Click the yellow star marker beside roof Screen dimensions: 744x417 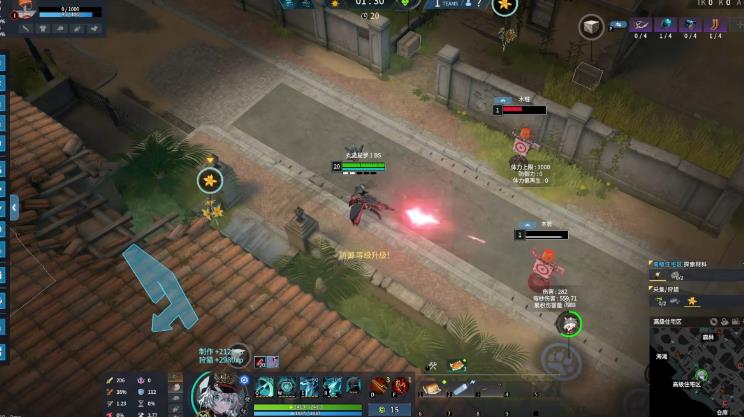coord(210,180)
